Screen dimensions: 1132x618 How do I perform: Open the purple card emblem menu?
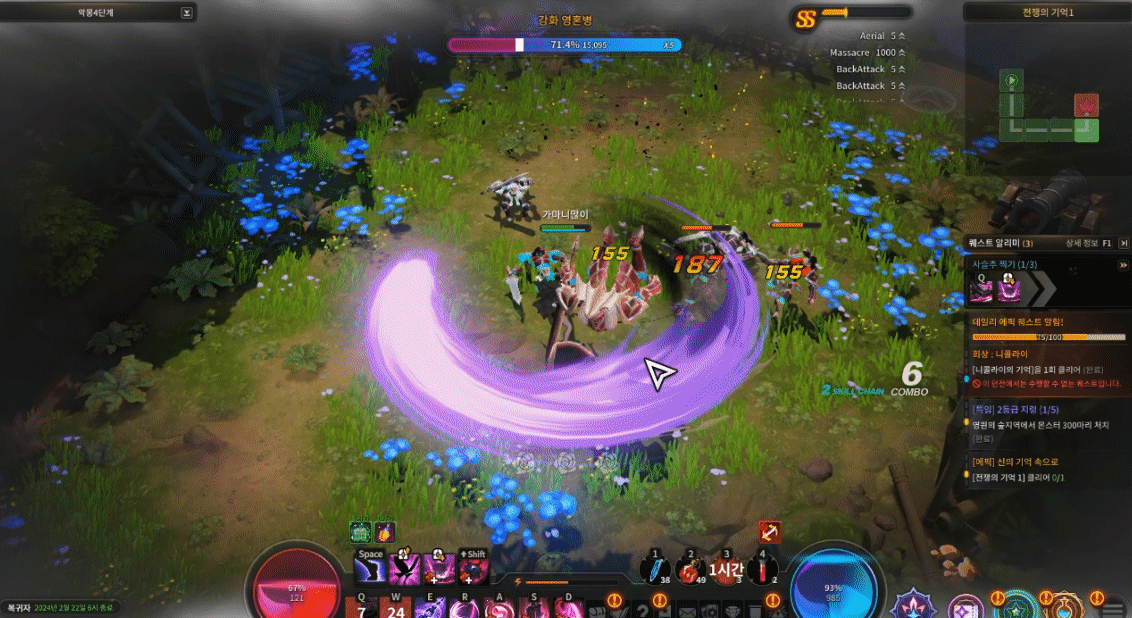click(966, 606)
